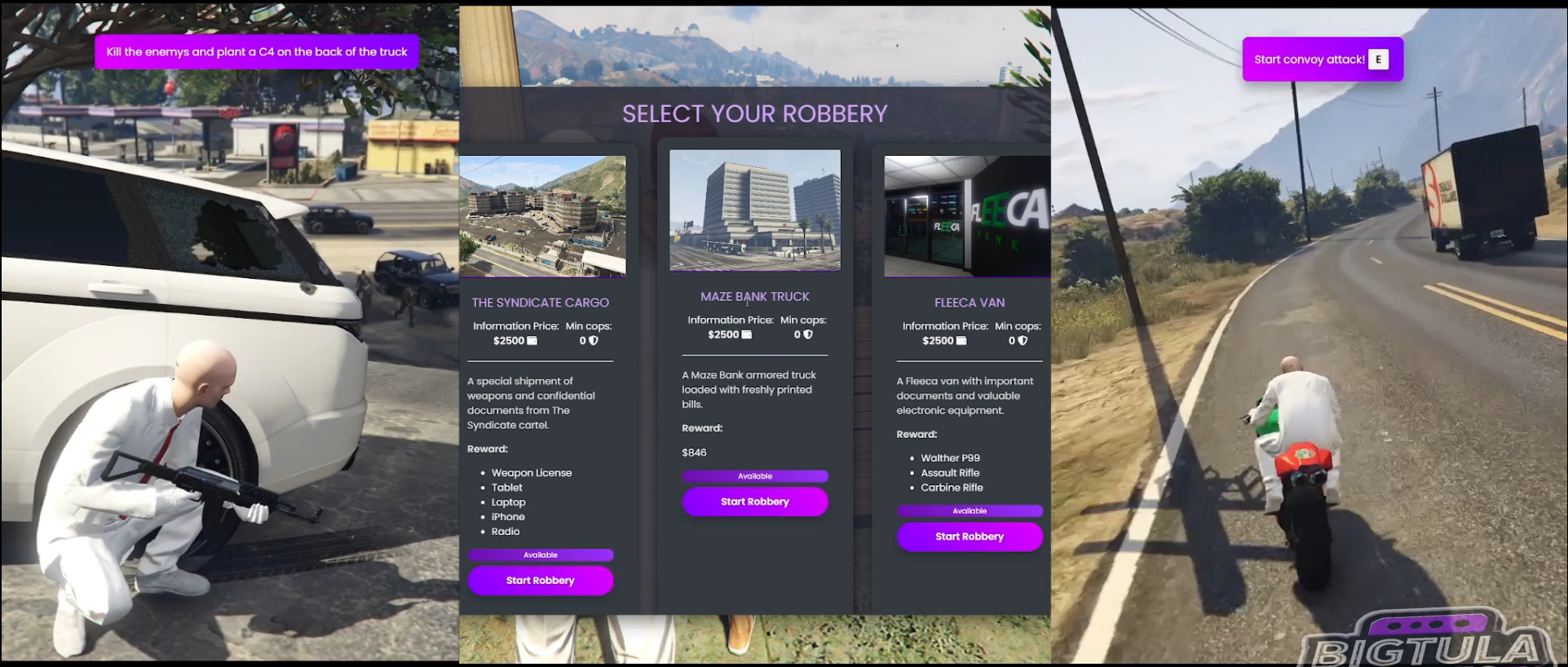Toggle the Available bar on Fleeca Van
1568x667 pixels.
[970, 510]
